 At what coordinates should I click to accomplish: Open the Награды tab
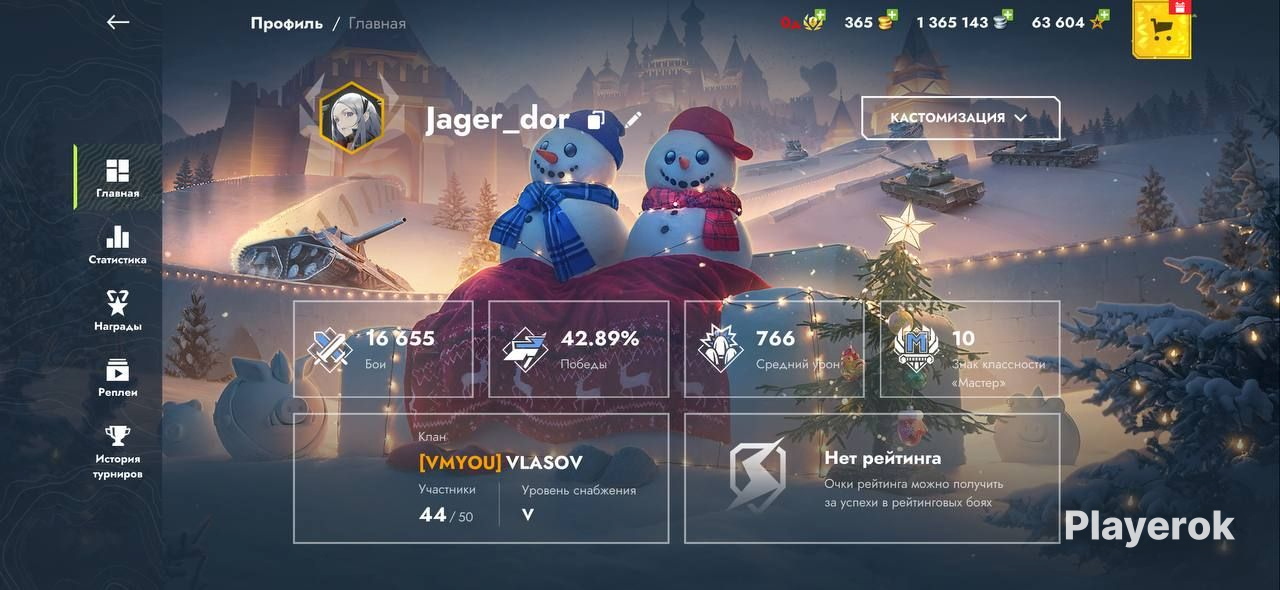click(118, 311)
